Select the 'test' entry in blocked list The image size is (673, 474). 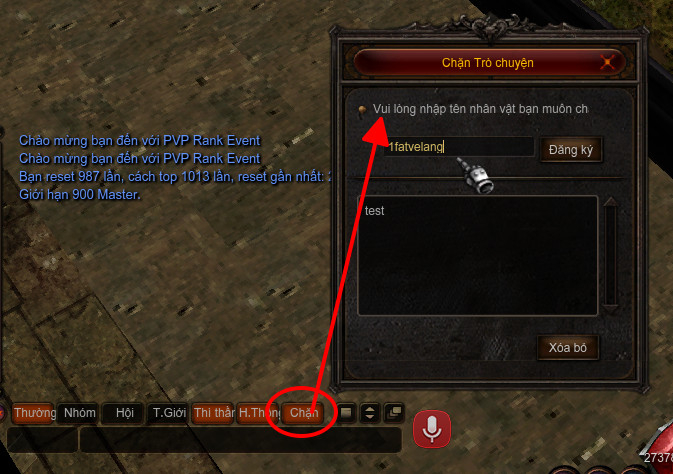click(x=376, y=211)
